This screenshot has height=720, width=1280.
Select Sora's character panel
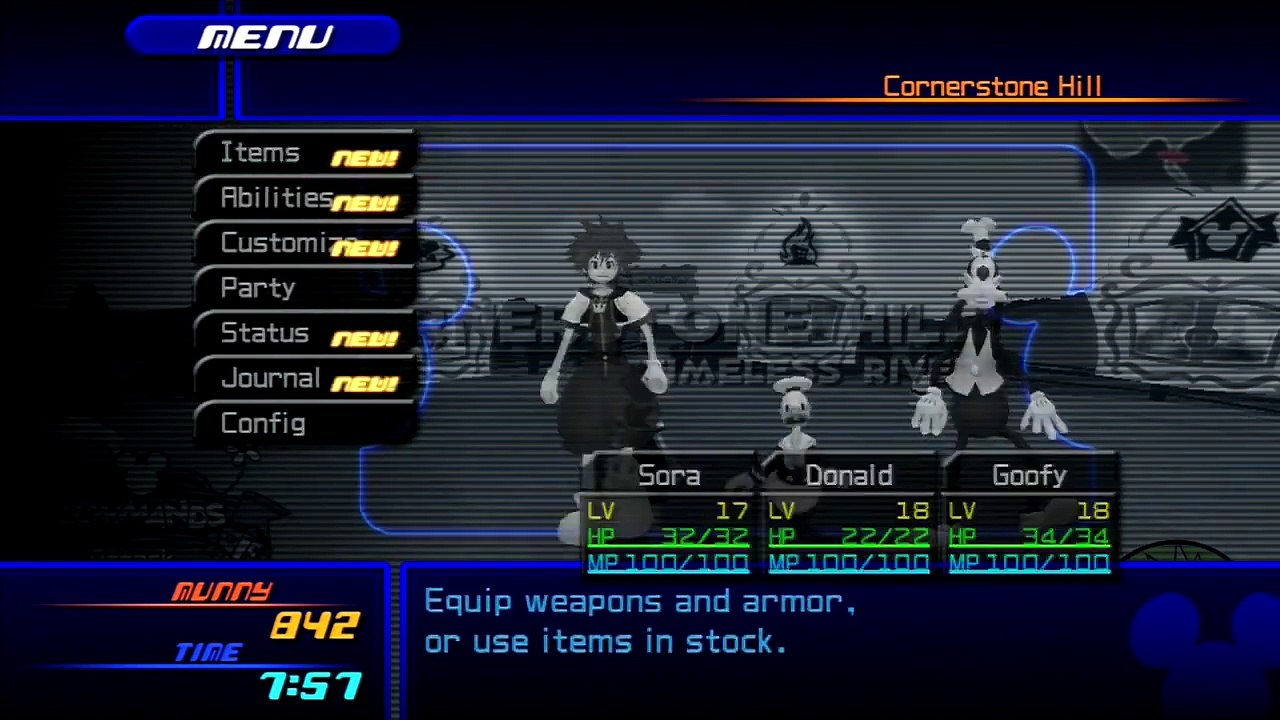coord(668,516)
